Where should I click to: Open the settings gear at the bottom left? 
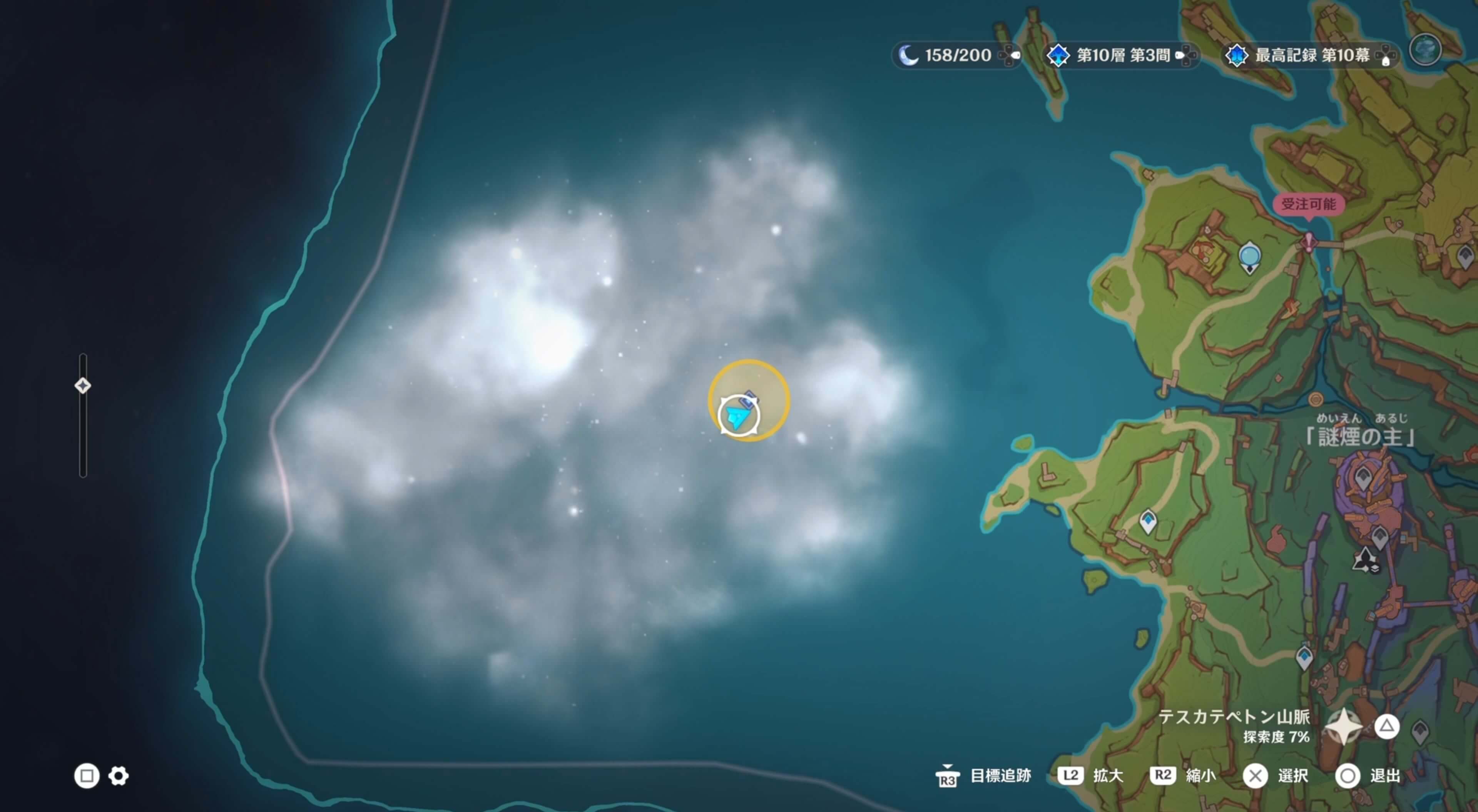point(118,775)
